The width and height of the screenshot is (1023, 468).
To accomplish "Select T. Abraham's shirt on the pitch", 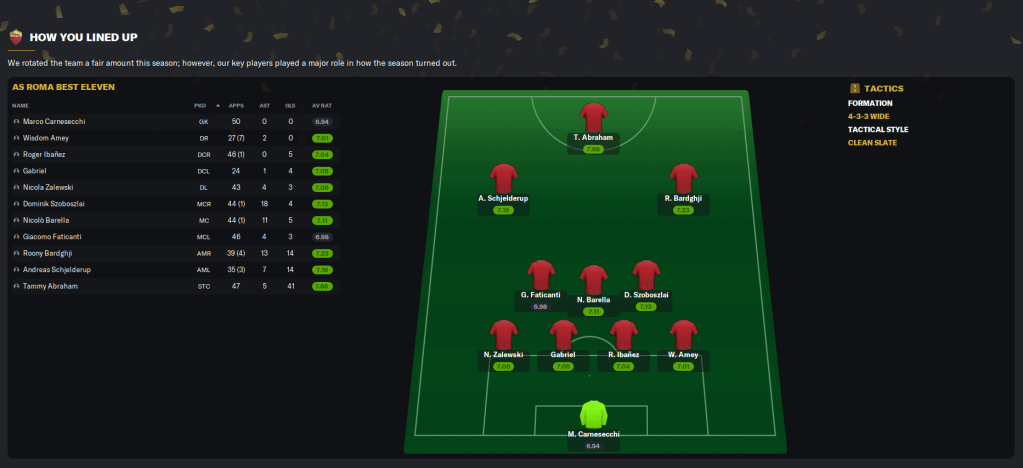I will coord(593,116).
